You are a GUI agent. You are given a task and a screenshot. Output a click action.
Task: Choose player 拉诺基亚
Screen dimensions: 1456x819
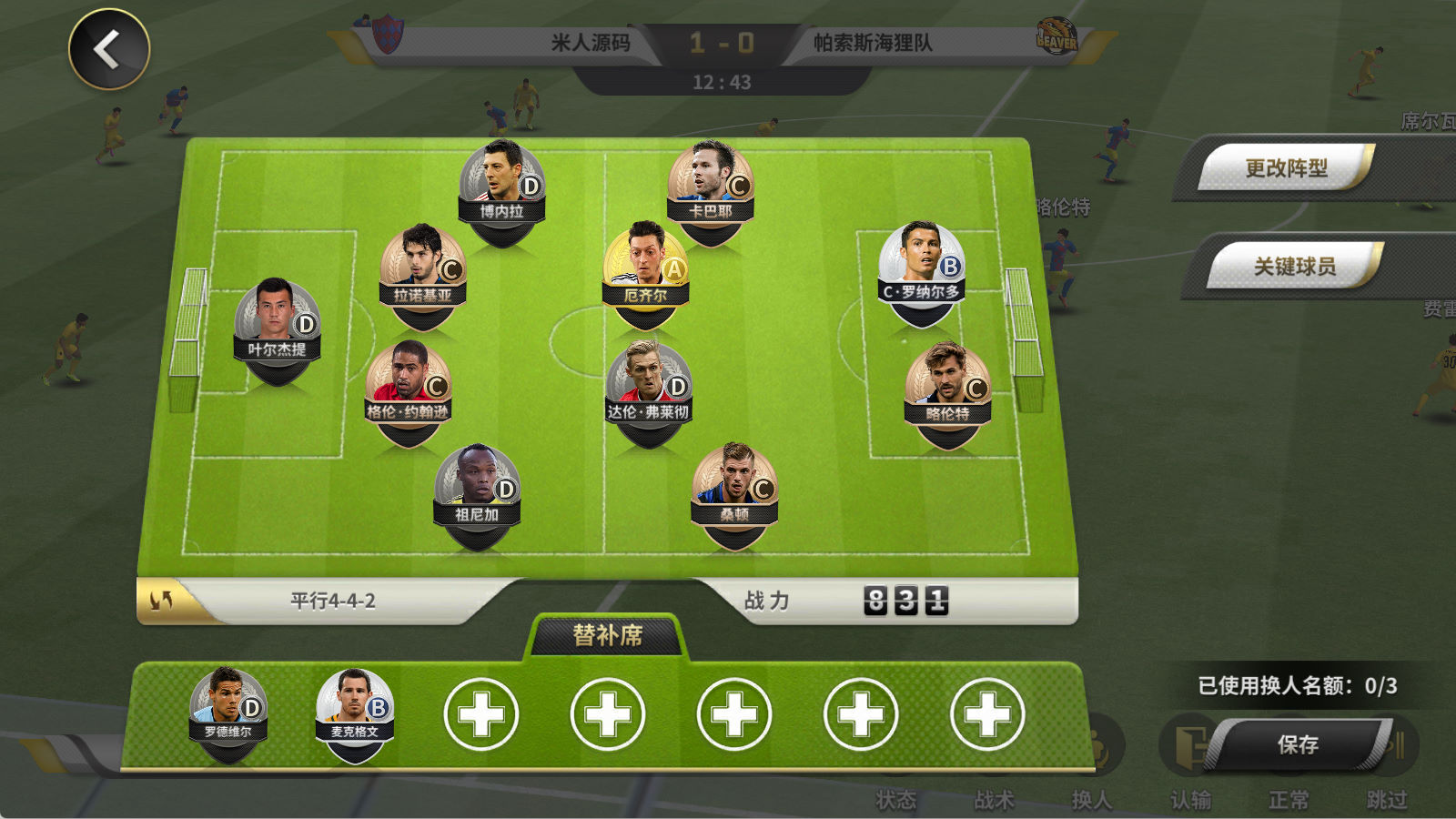click(x=422, y=269)
